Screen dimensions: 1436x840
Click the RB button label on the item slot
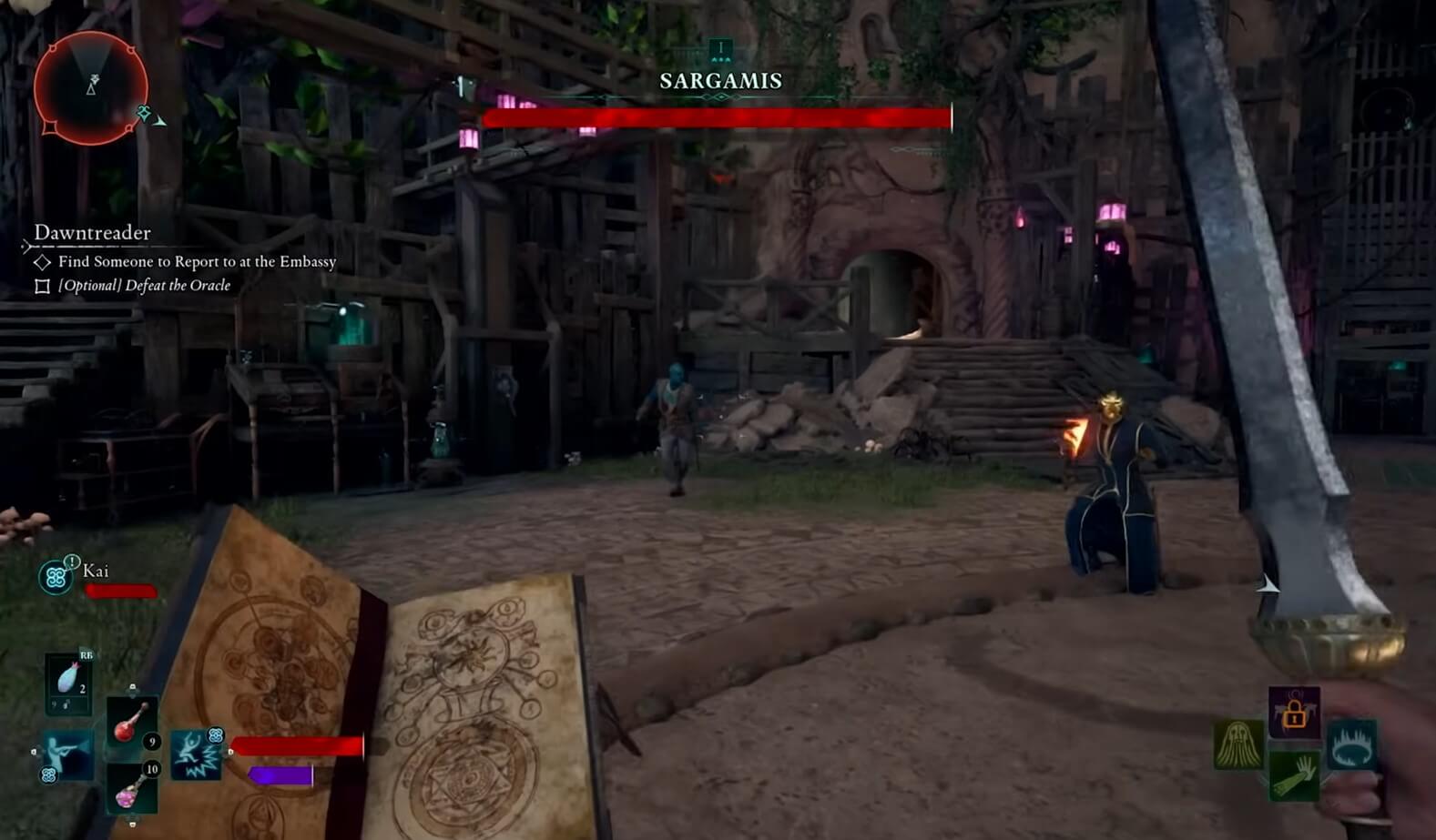[87, 655]
